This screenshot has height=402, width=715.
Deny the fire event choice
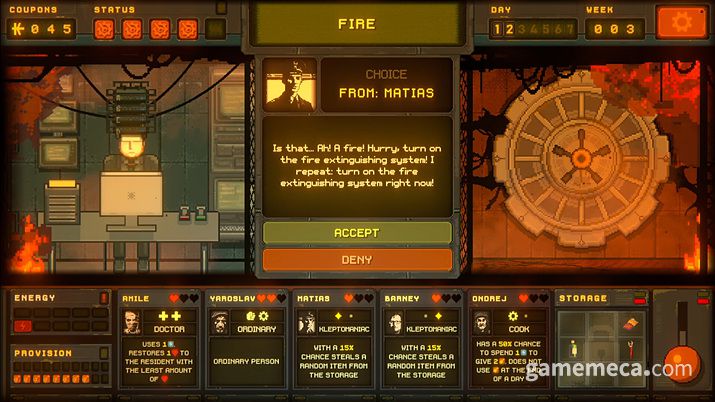click(357, 260)
